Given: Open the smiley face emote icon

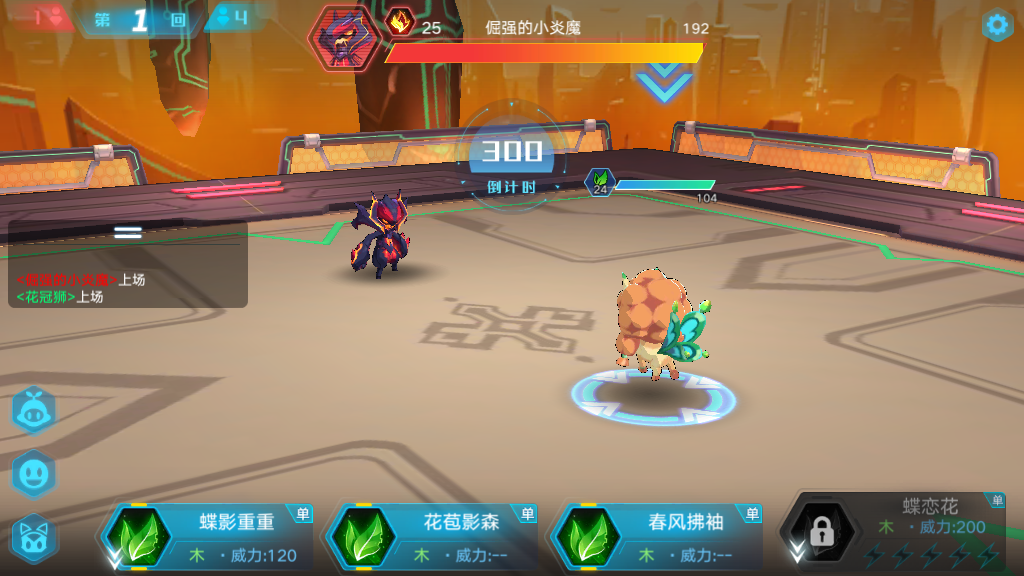Looking at the screenshot, I should pyautogui.click(x=33, y=474).
